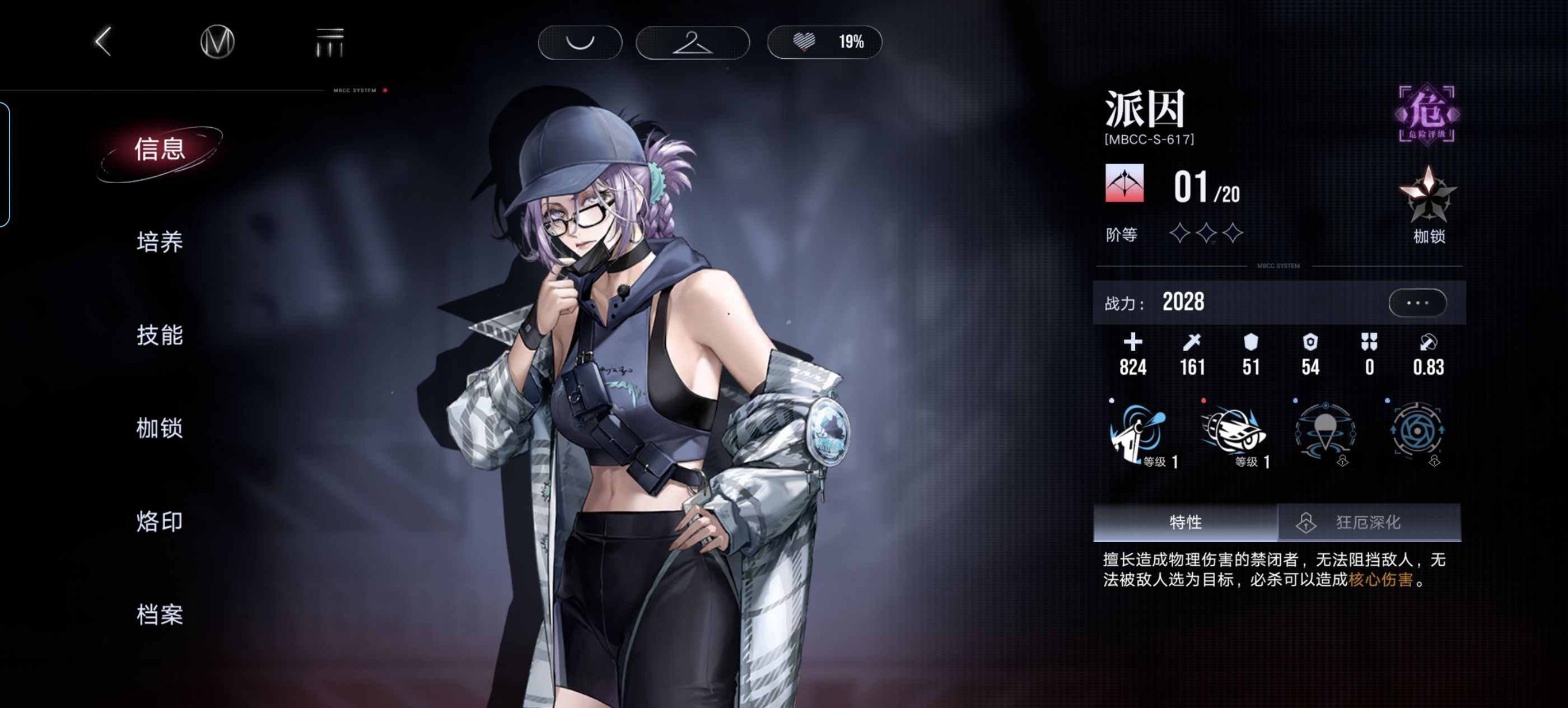
Task: Toggle the expression smile button
Action: [580, 42]
